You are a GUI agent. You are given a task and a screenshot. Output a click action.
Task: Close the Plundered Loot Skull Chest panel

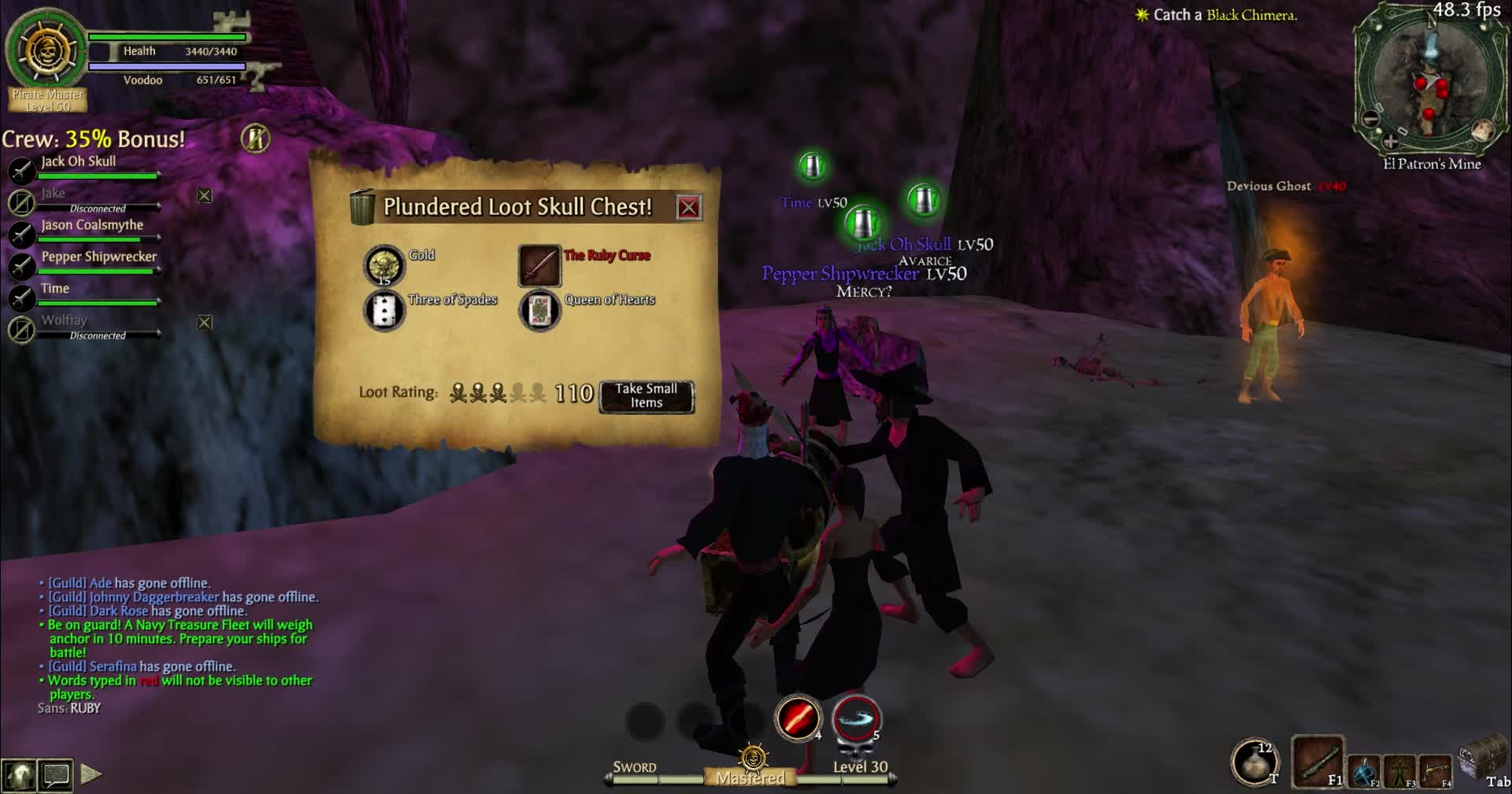click(x=689, y=208)
